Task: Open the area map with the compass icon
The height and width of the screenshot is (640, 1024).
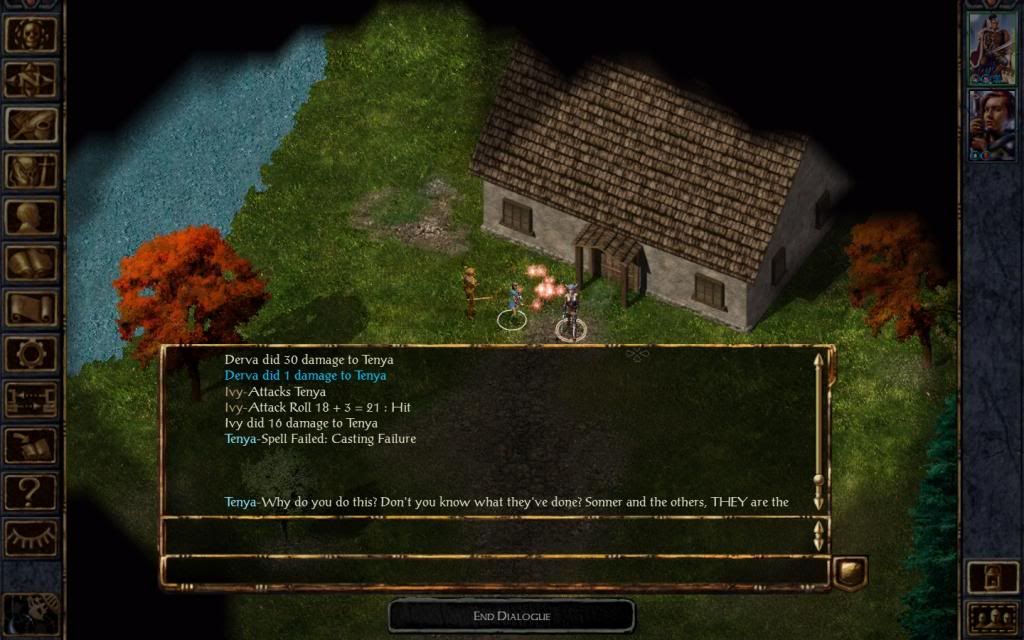Action: click(x=31, y=79)
